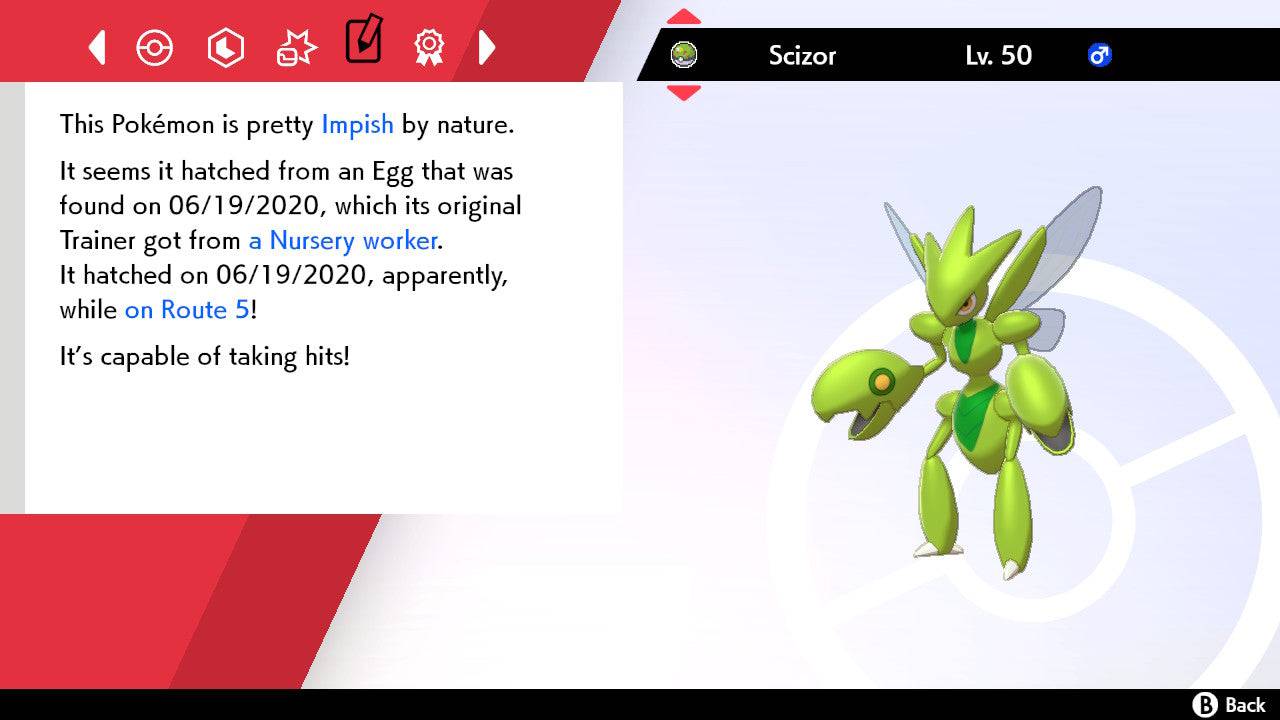Image resolution: width=1280 pixels, height=720 pixels.
Task: Open the Impish nature link
Action: [x=357, y=124]
